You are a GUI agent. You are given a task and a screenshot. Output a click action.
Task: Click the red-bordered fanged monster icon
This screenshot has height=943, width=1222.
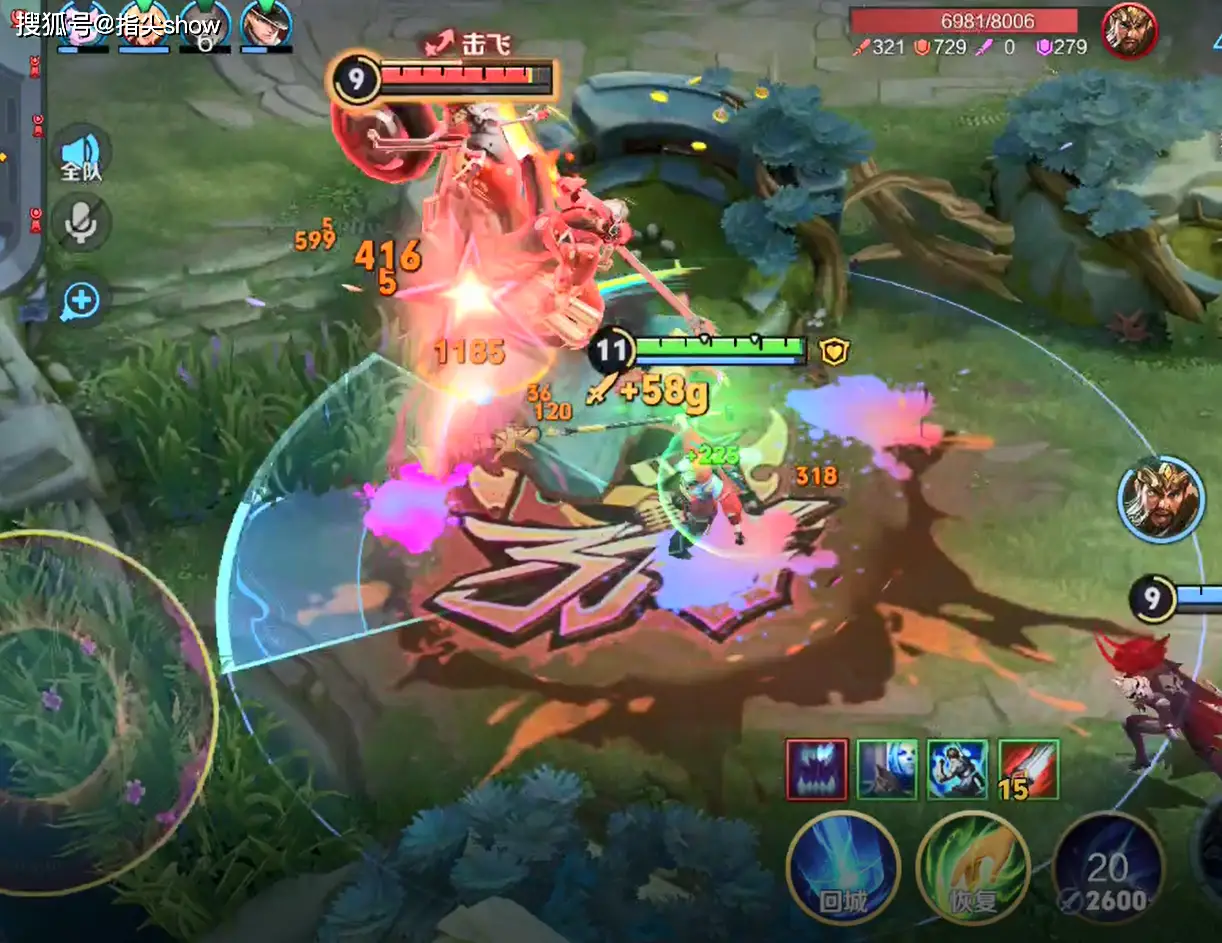click(x=817, y=769)
